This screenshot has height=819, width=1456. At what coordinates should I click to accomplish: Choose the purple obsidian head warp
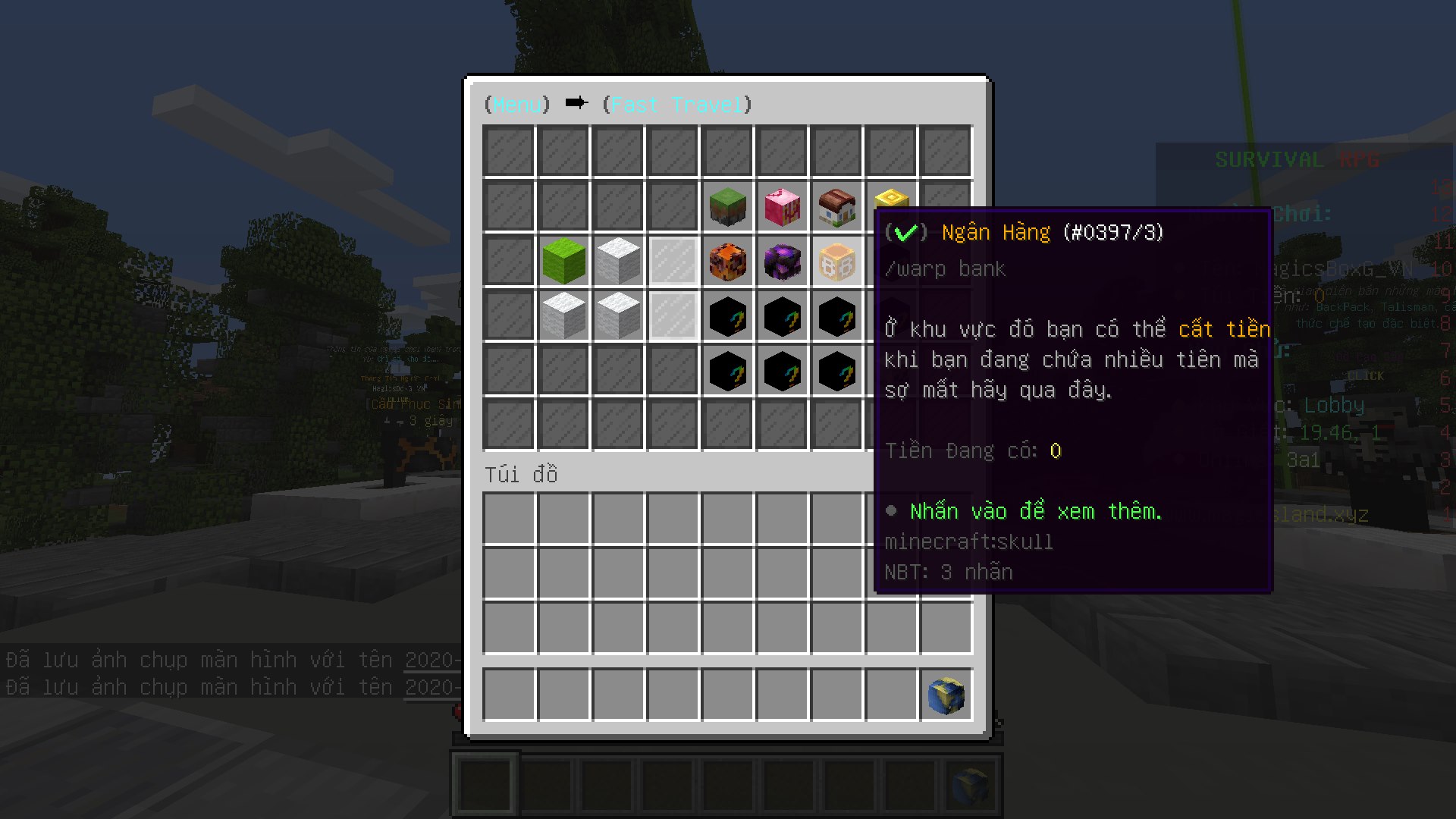click(x=782, y=262)
